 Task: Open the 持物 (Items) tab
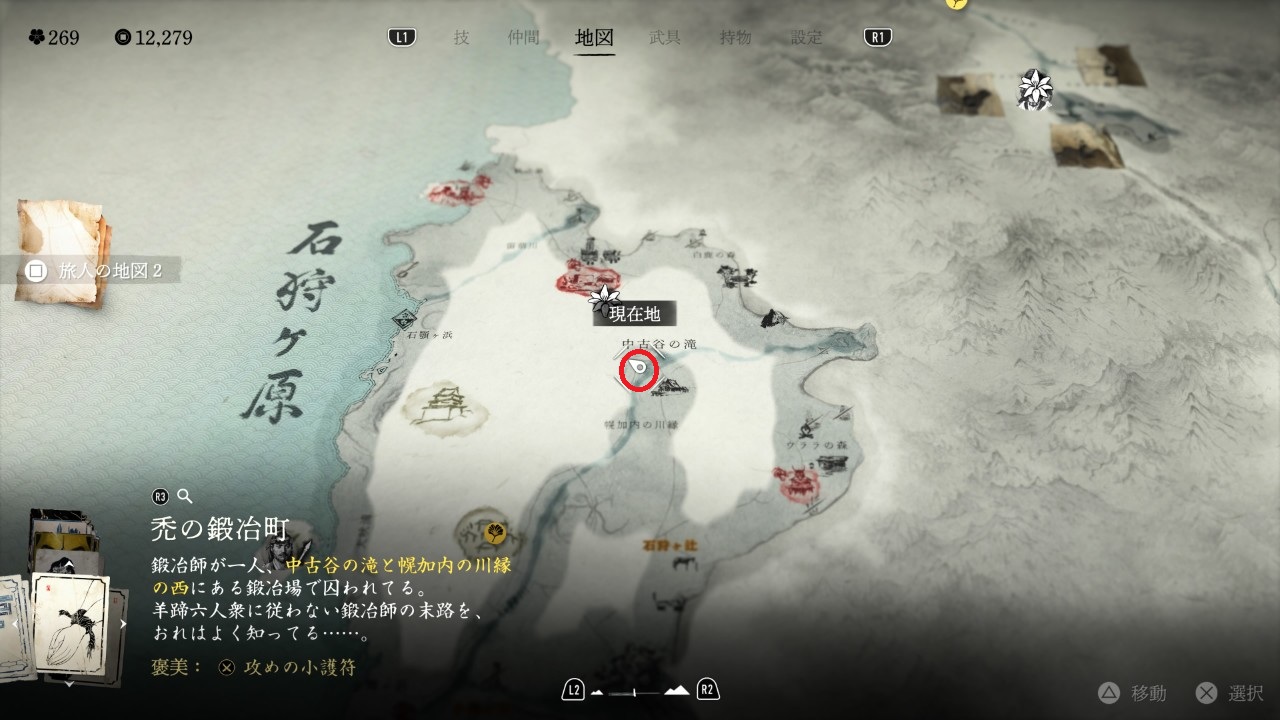coord(736,38)
